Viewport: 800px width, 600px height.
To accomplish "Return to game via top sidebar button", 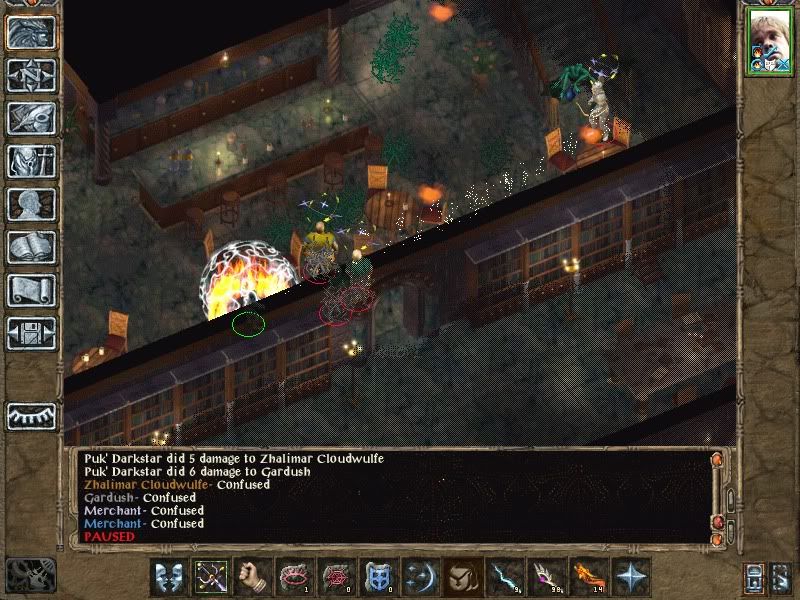I will 31,32.
